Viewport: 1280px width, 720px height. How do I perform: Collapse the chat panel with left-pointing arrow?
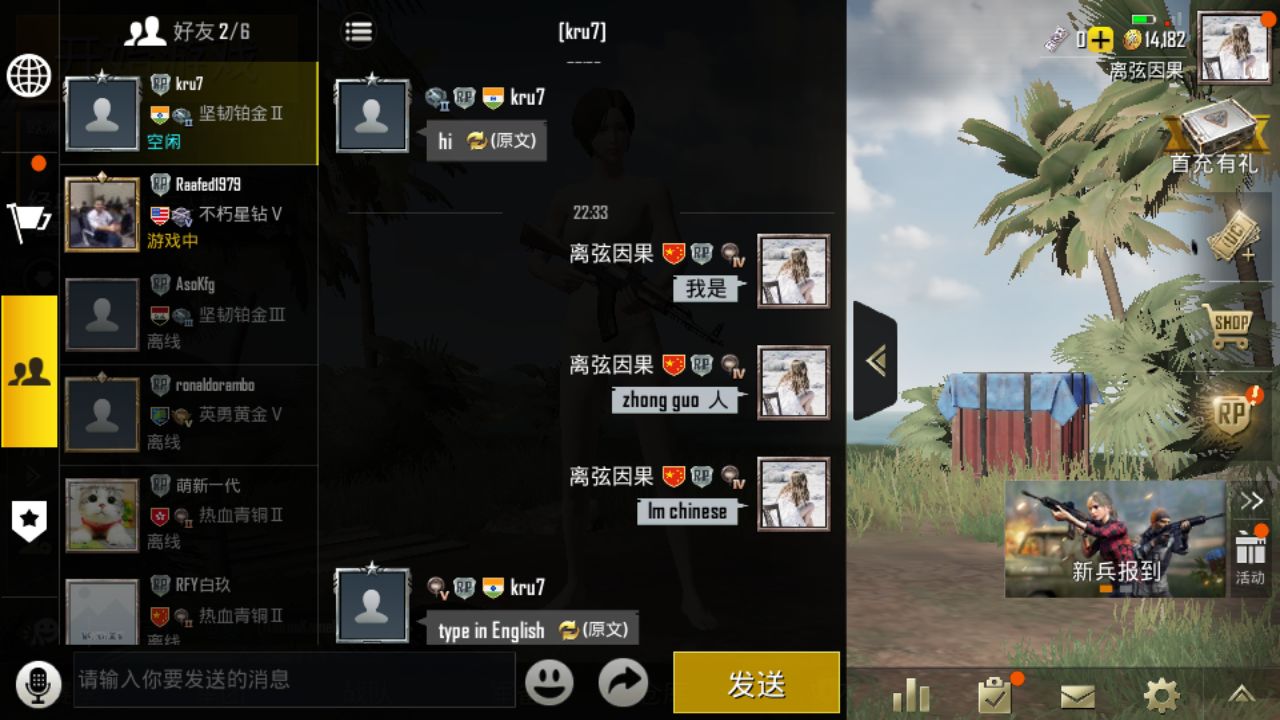click(878, 358)
